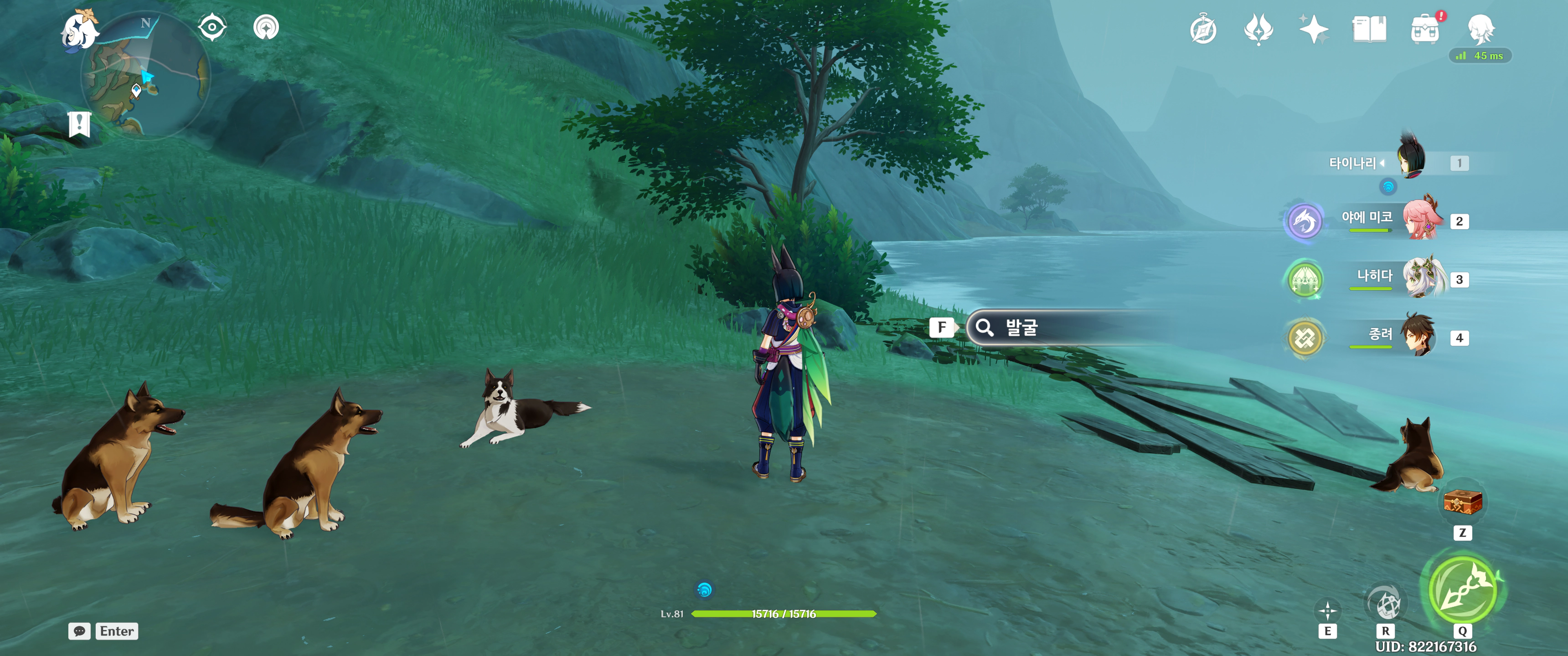1568x656 pixels.
Task: Use the treasure chest gadget
Action: tap(1462, 502)
